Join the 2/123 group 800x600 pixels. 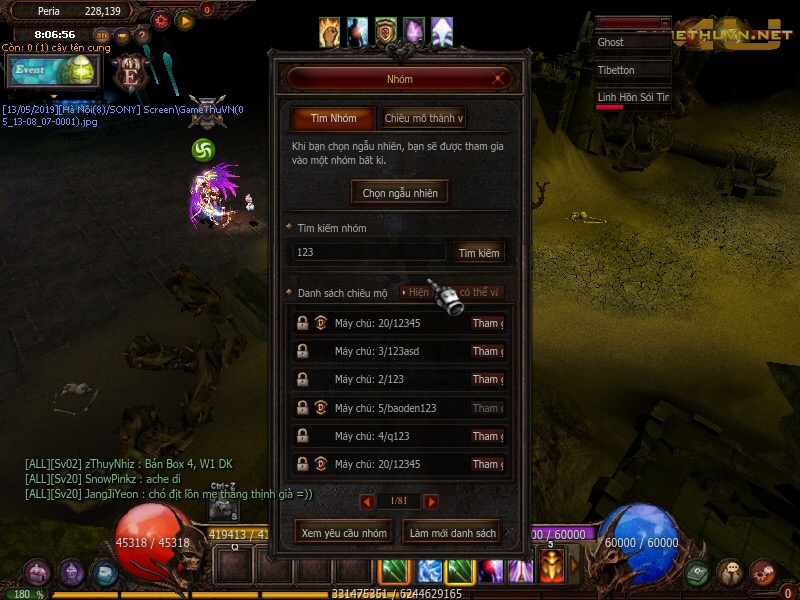point(487,379)
